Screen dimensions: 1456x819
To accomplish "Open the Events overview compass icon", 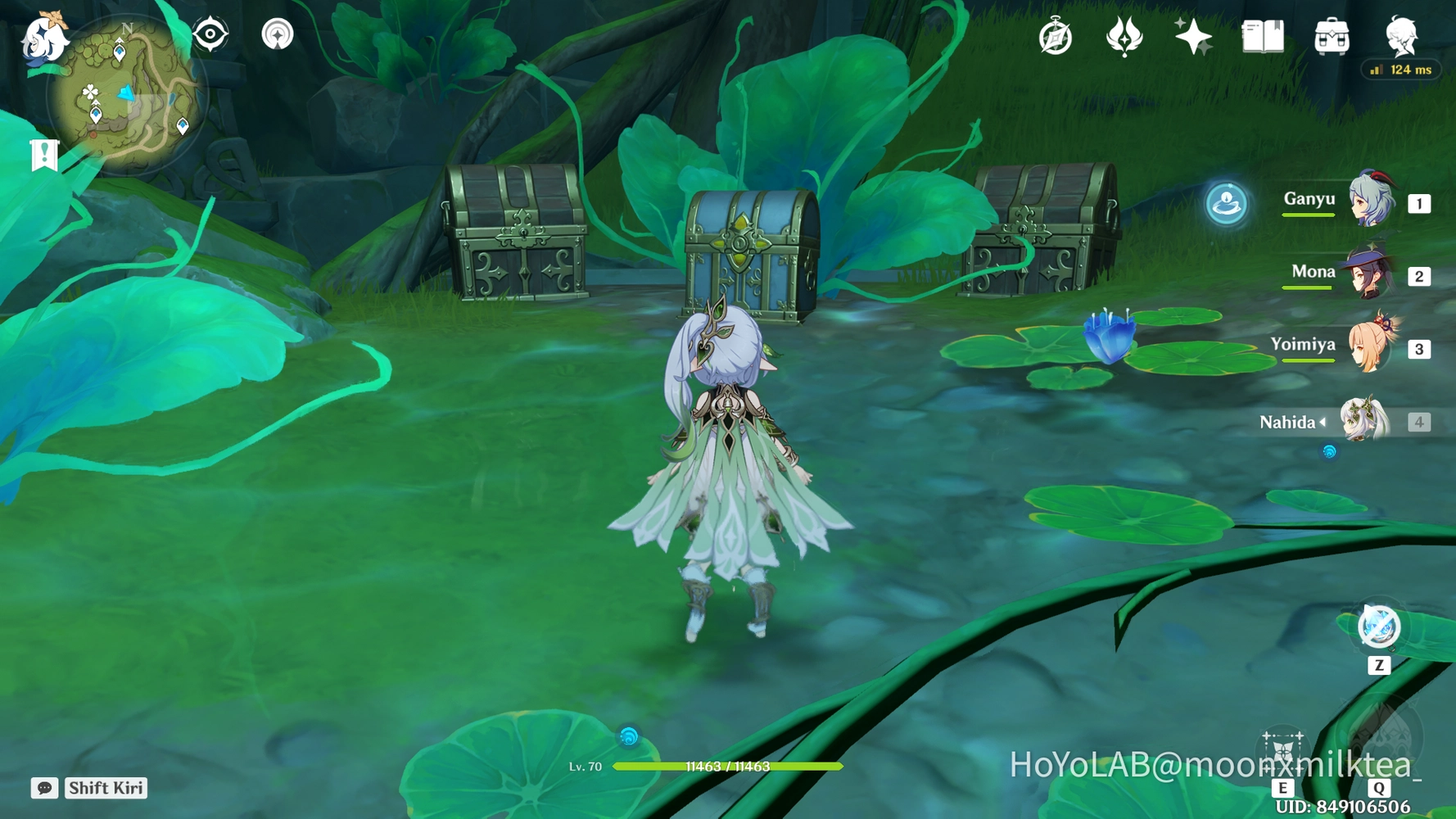I will pos(1056,36).
